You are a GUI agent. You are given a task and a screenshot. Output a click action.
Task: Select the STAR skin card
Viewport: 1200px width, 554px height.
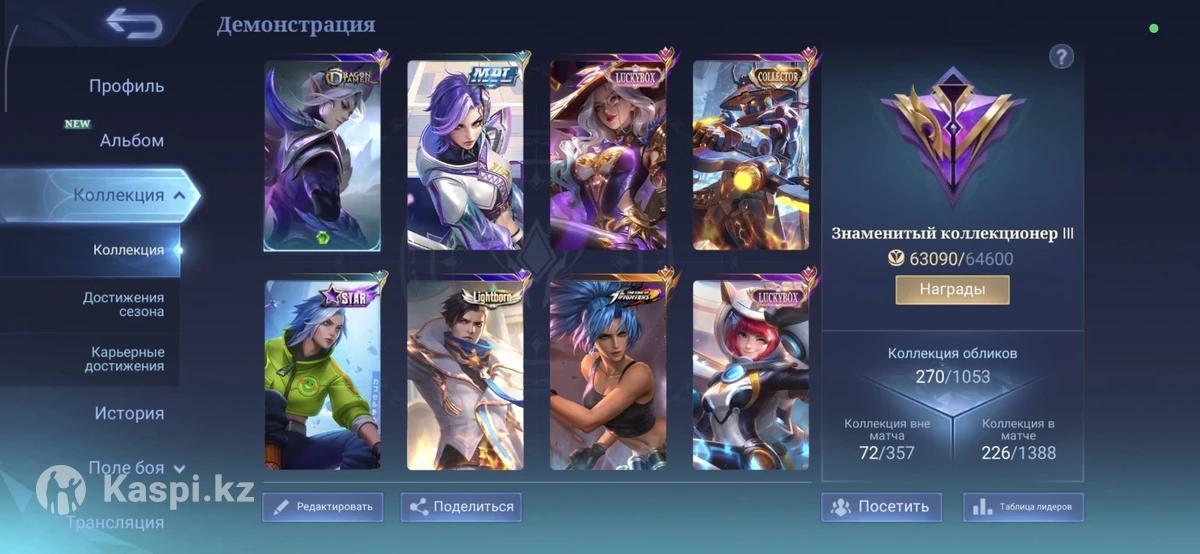(x=322, y=375)
